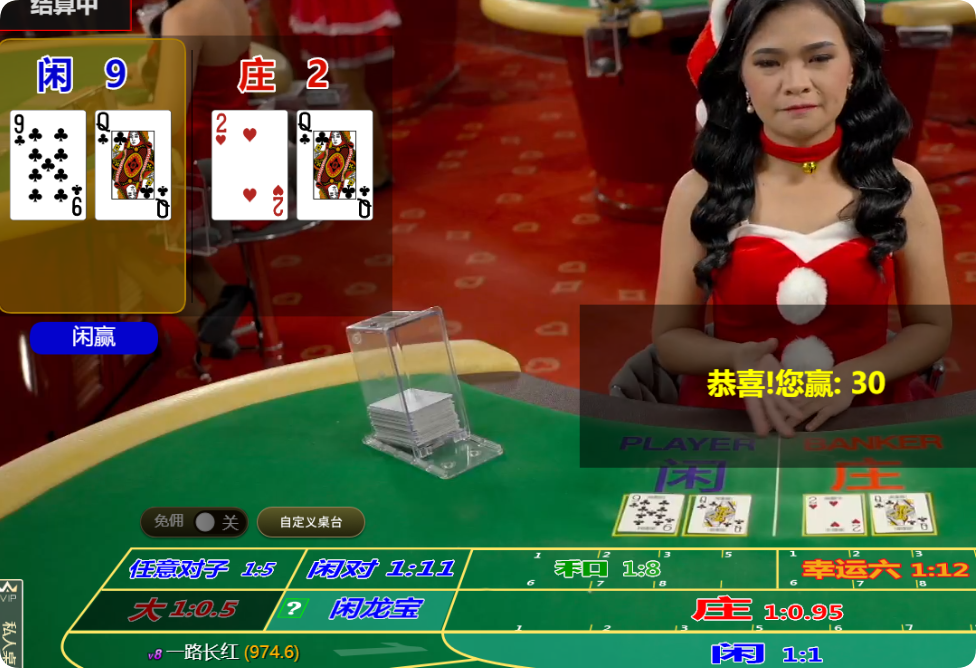Click the green question mark help icon
Viewport: 976px width, 668px height.
tap(293, 608)
